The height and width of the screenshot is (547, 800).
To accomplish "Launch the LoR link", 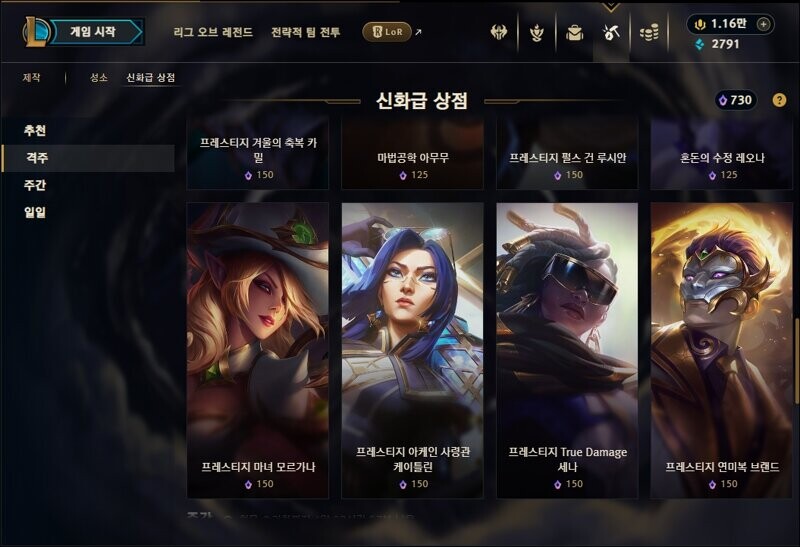I will pos(387,32).
